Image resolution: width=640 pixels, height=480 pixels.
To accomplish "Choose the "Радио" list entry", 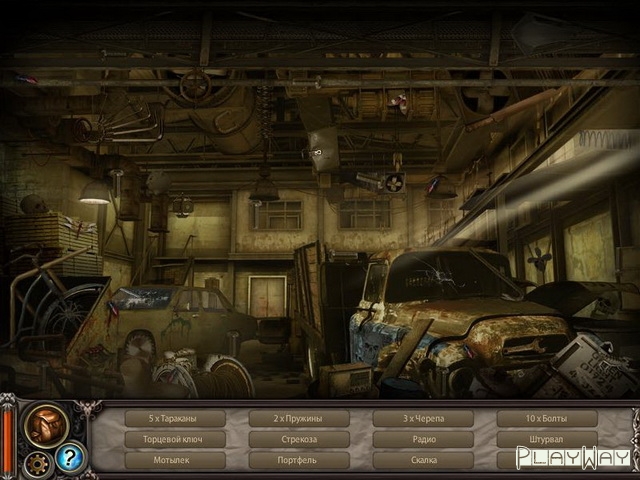I will 423,439.
